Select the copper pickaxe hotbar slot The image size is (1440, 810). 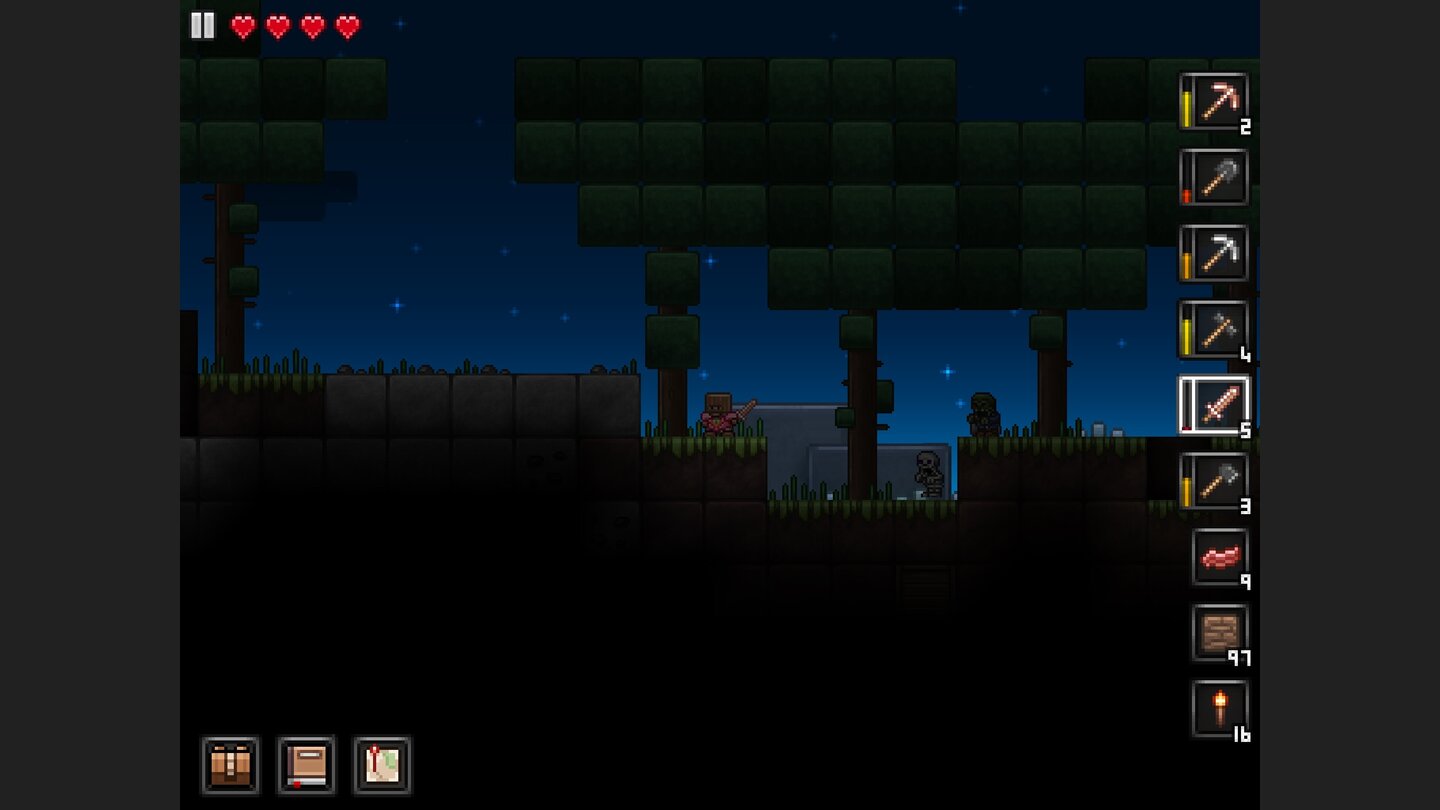1214,101
